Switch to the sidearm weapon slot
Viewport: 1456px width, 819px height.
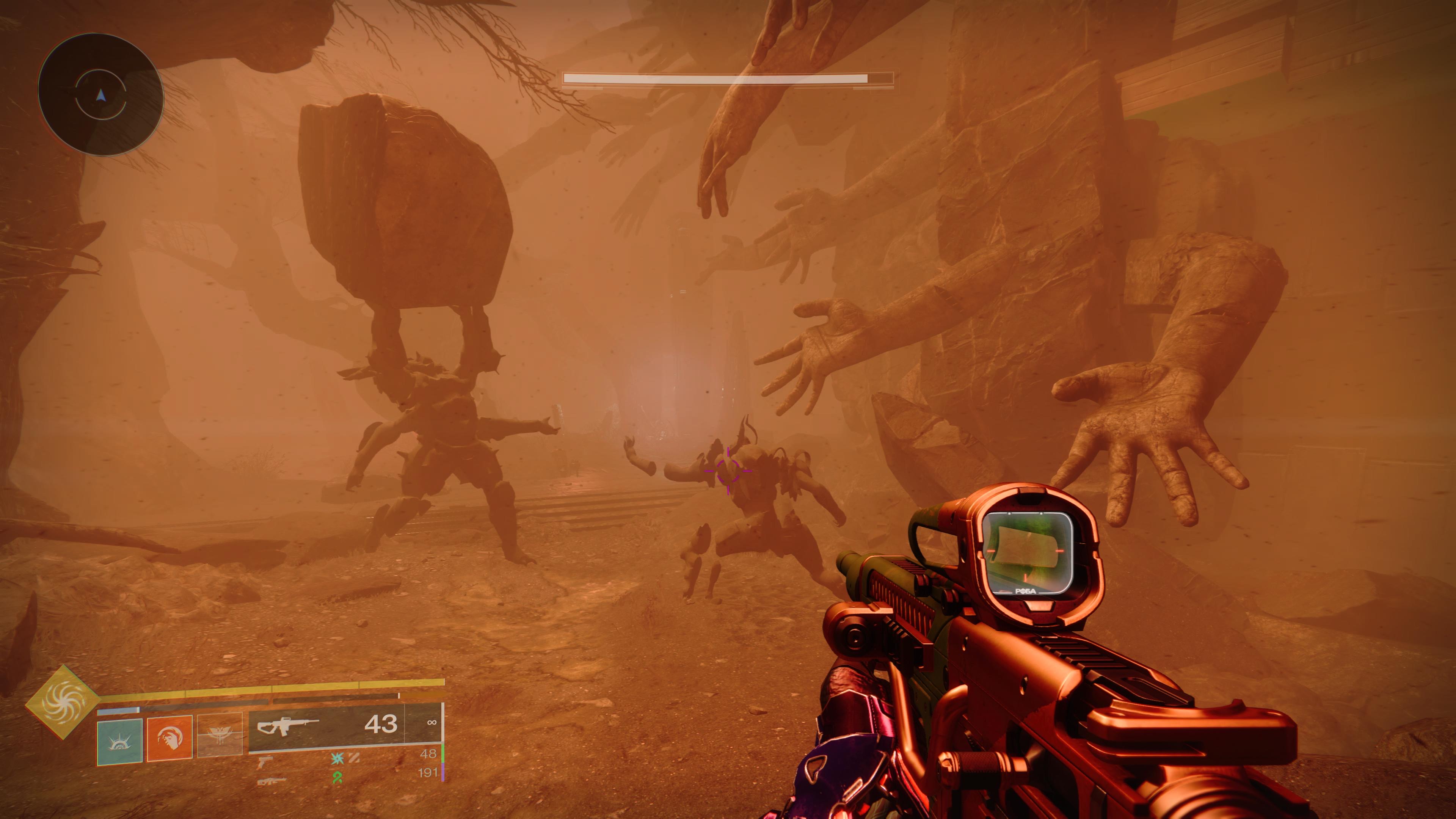point(265,761)
